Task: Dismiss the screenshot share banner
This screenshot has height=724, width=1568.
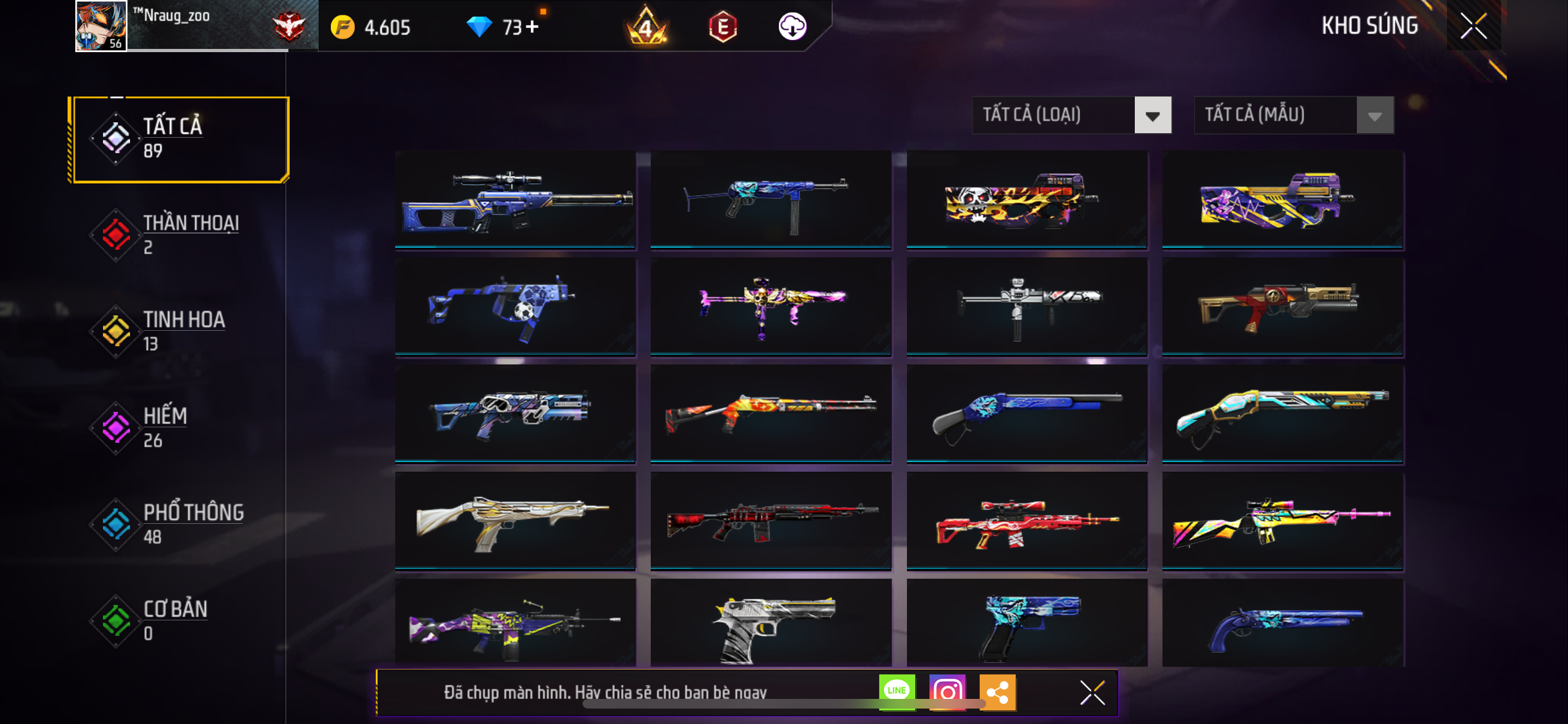Action: [x=1092, y=692]
